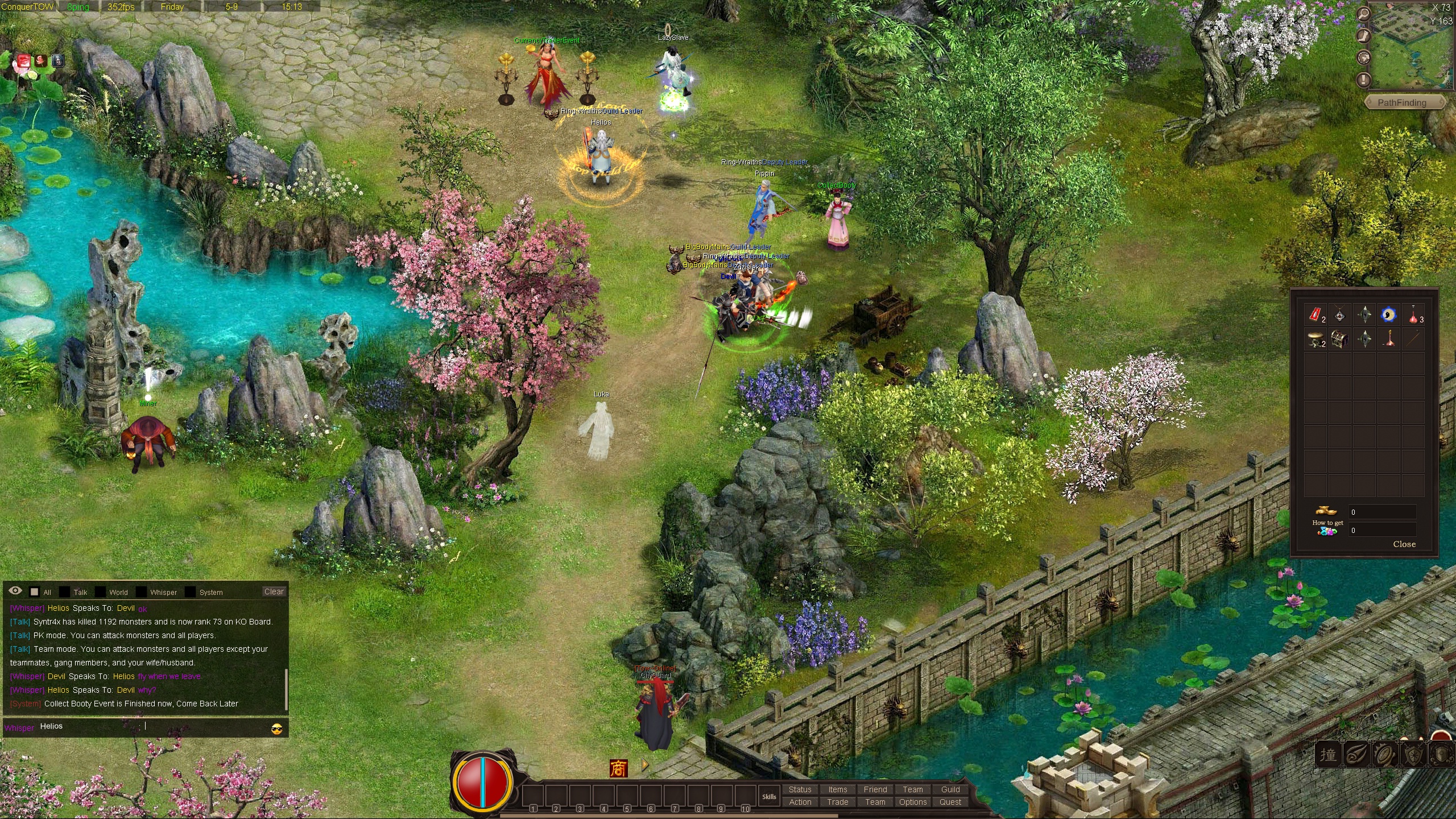Open the Friend list
1456x819 pixels.
pos(875,789)
